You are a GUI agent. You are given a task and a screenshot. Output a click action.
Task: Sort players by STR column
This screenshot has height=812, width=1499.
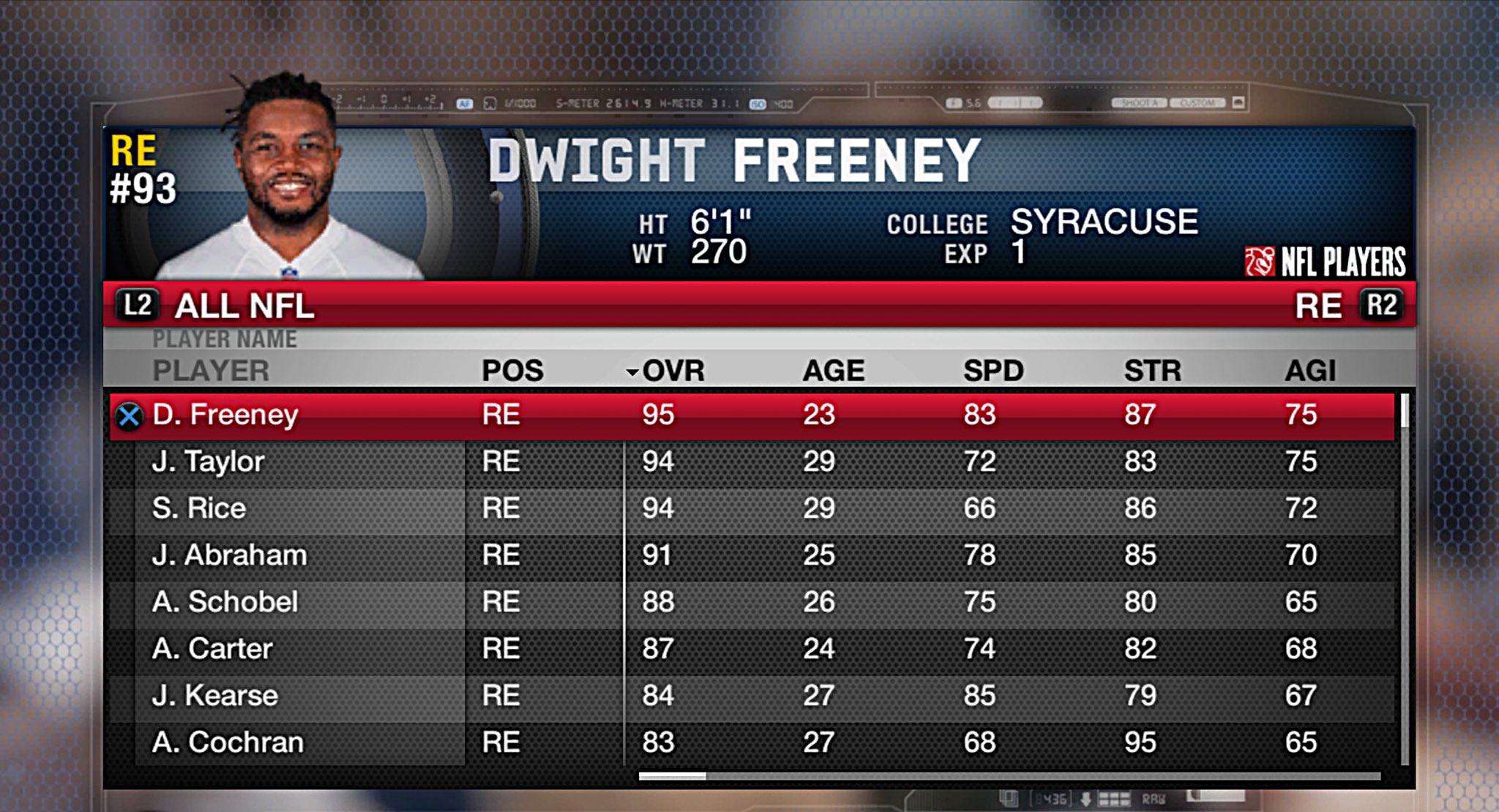point(1153,371)
